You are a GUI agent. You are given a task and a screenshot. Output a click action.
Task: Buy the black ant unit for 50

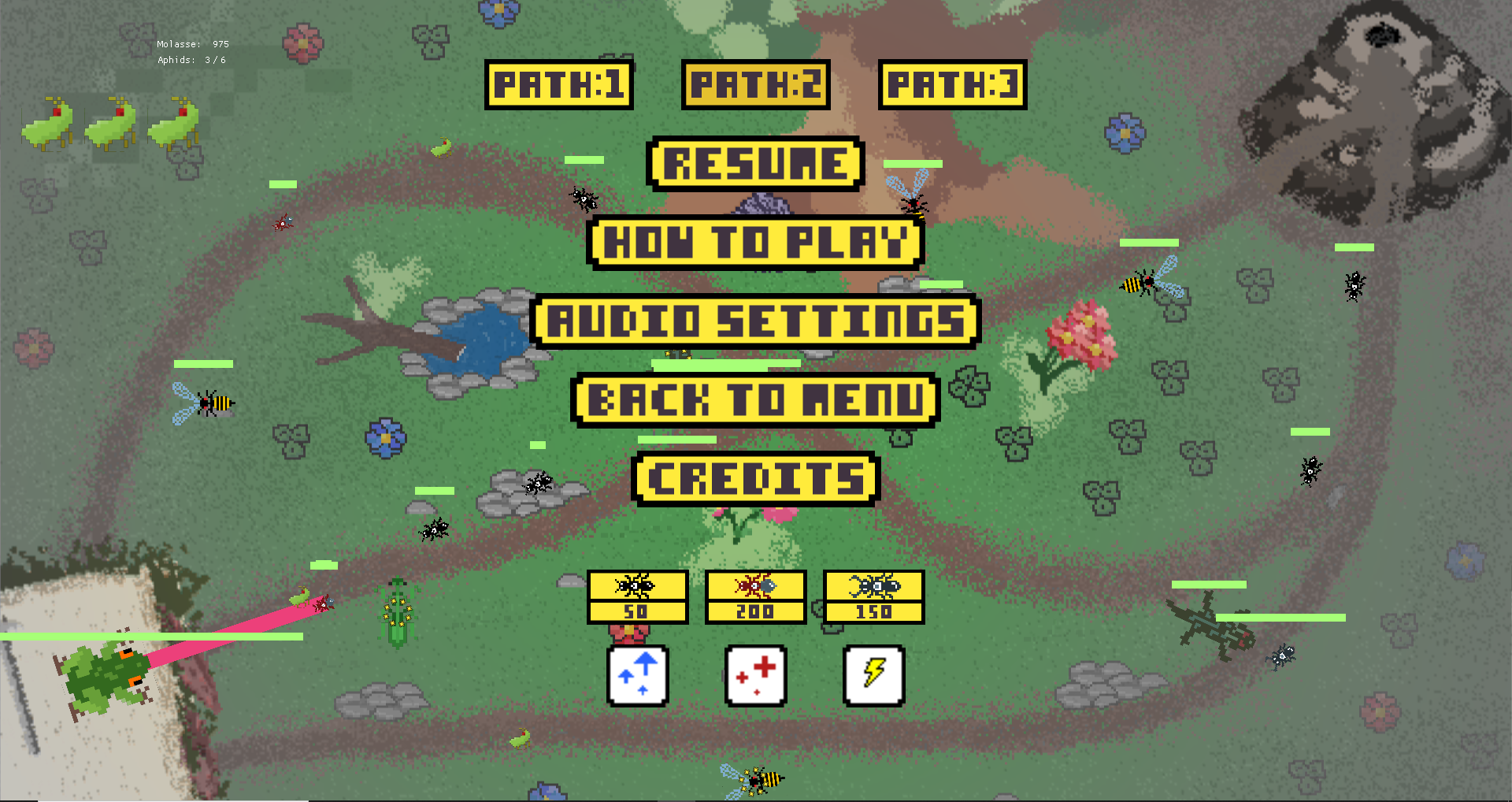point(637,597)
